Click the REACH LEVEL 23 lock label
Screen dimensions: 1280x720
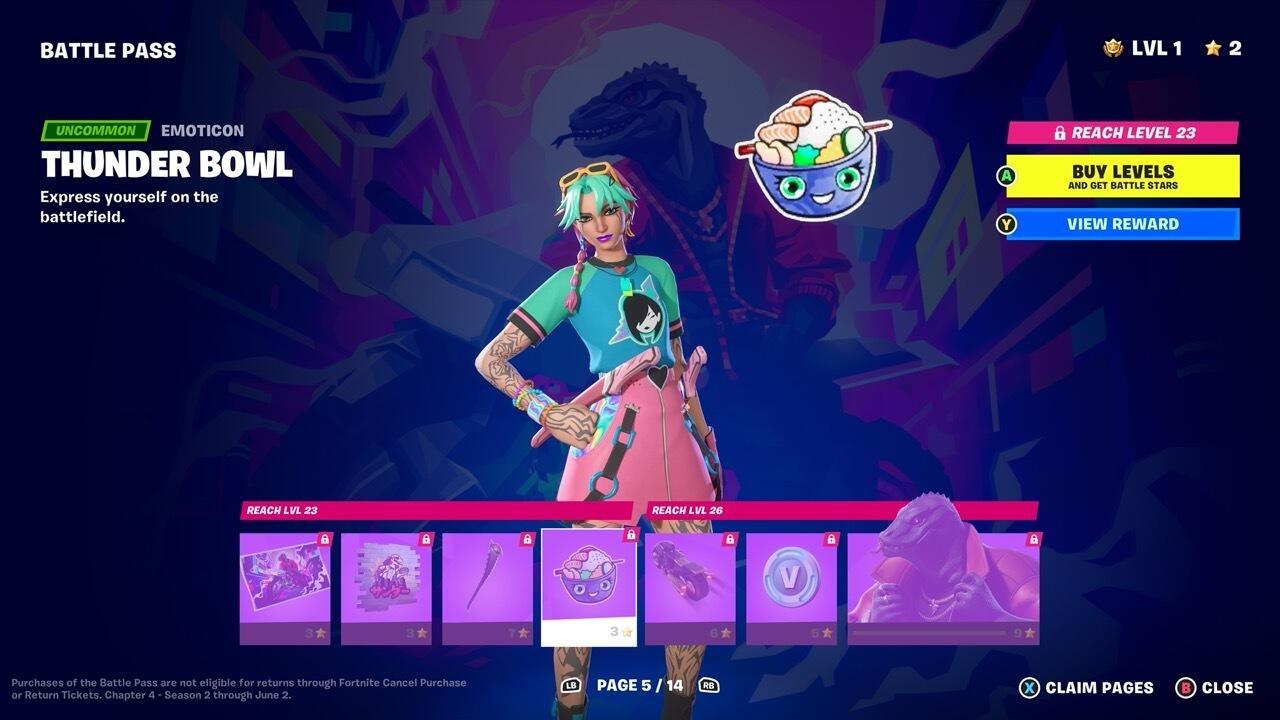tap(1120, 132)
